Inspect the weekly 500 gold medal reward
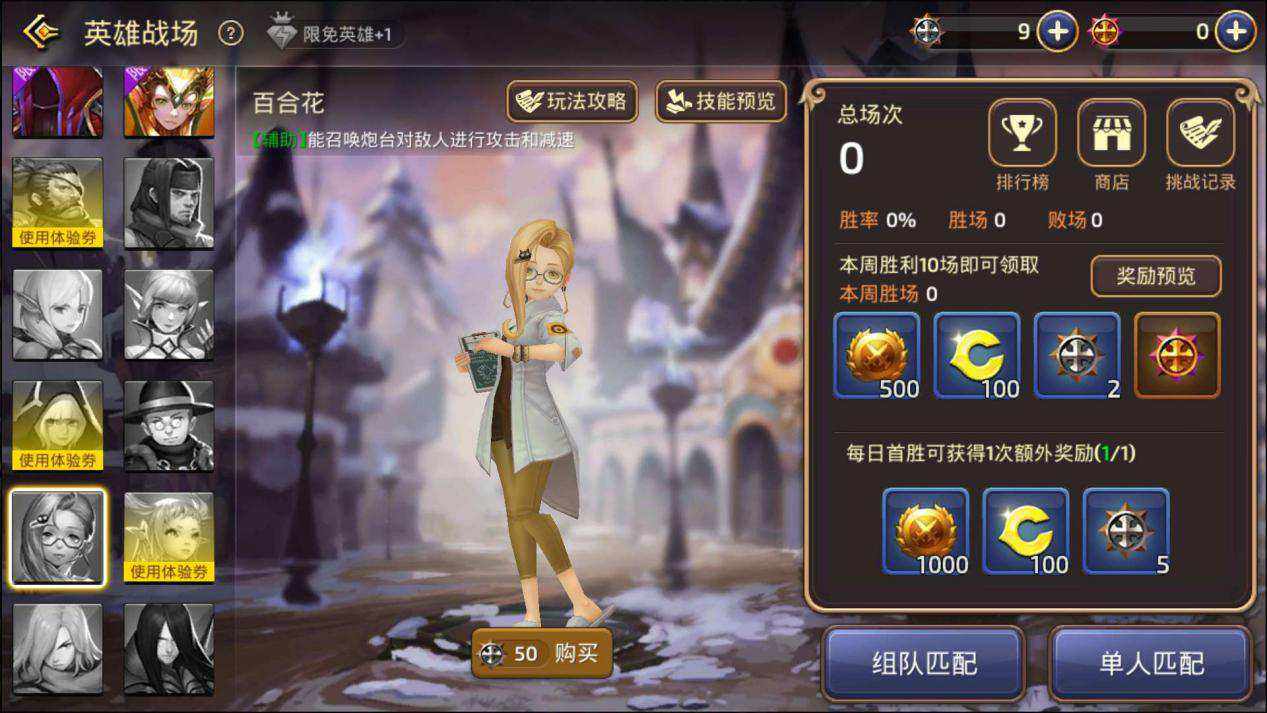The width and height of the screenshot is (1267, 713). (x=876, y=355)
